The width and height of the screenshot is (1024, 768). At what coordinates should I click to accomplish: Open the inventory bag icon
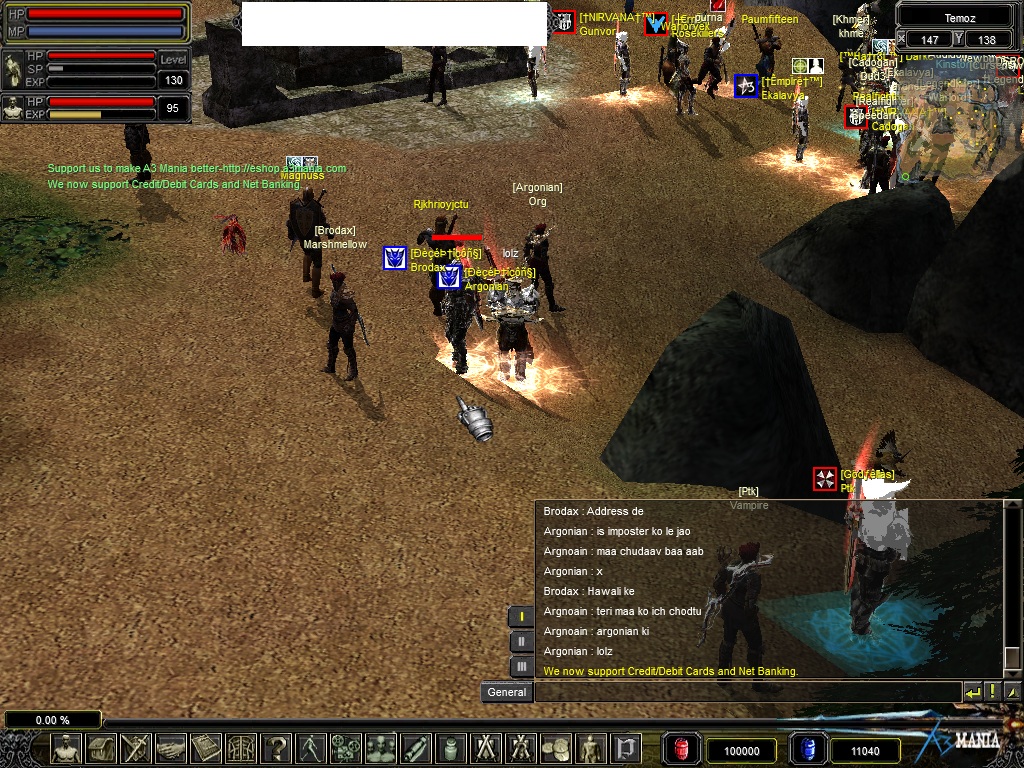click(102, 748)
